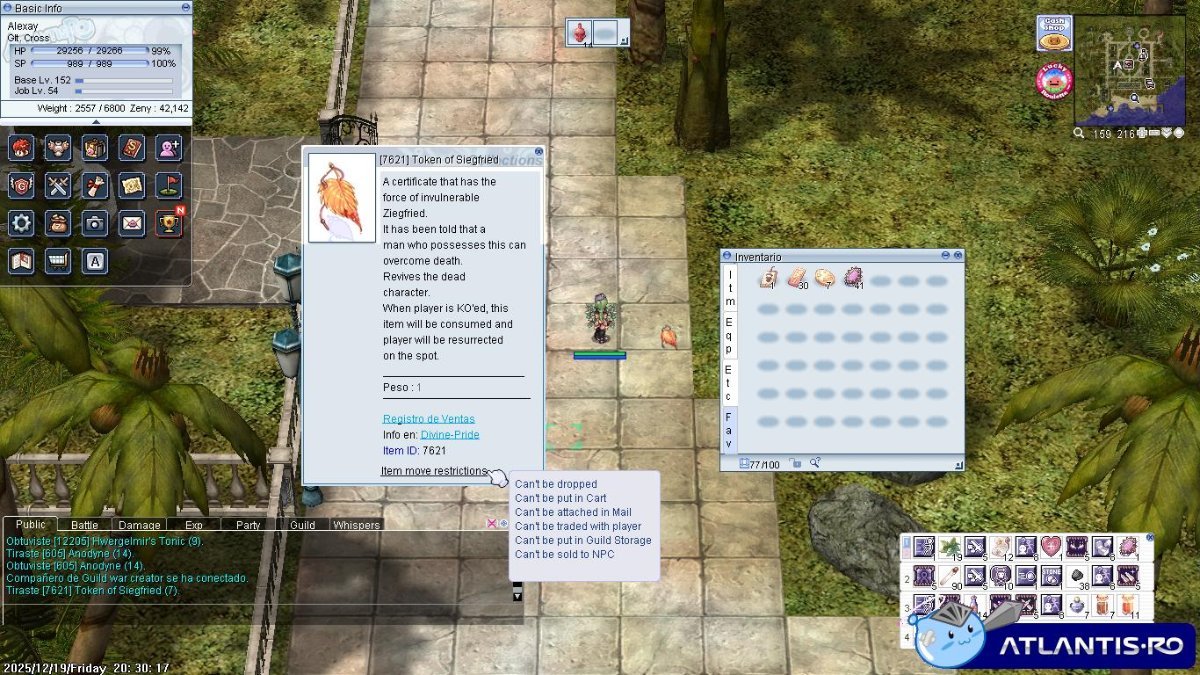This screenshot has height=675, width=1200.
Task: Select the pink gem item stack of 41
Action: click(853, 279)
